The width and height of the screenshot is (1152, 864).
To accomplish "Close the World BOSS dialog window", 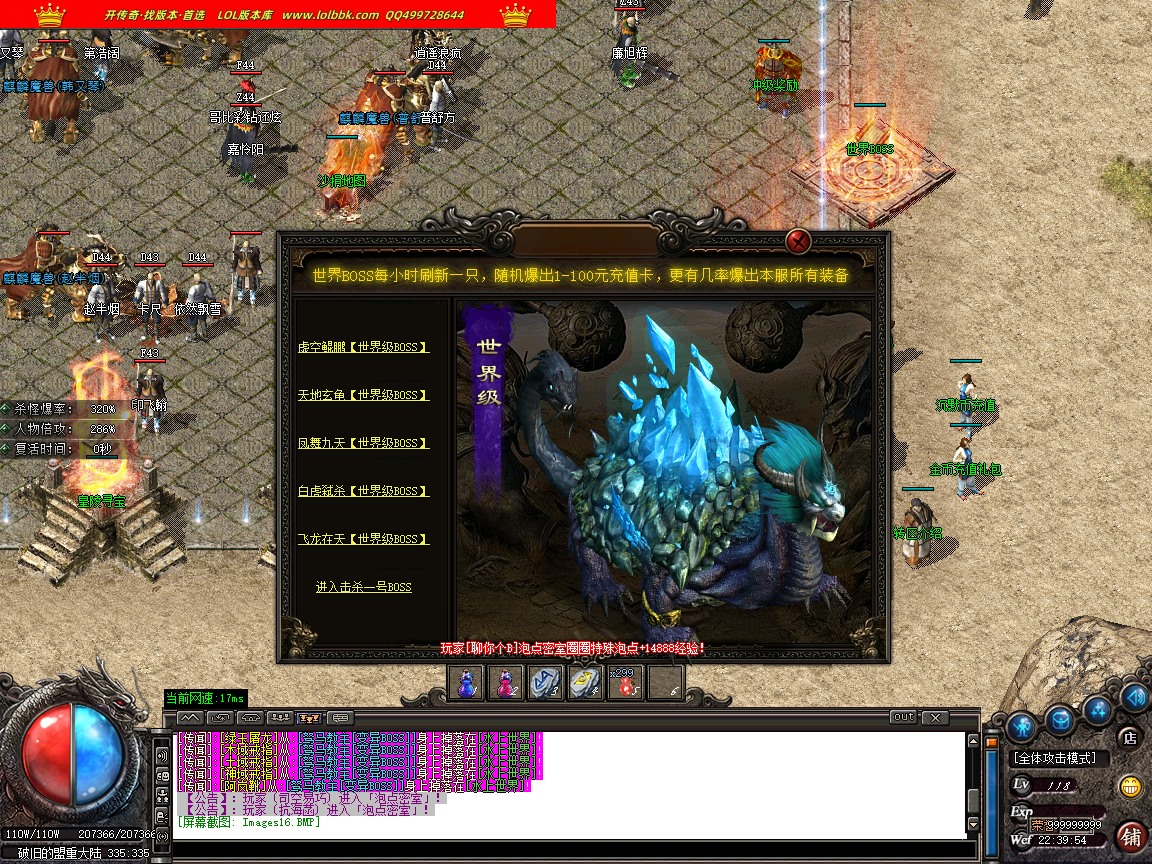I will (x=797, y=241).
